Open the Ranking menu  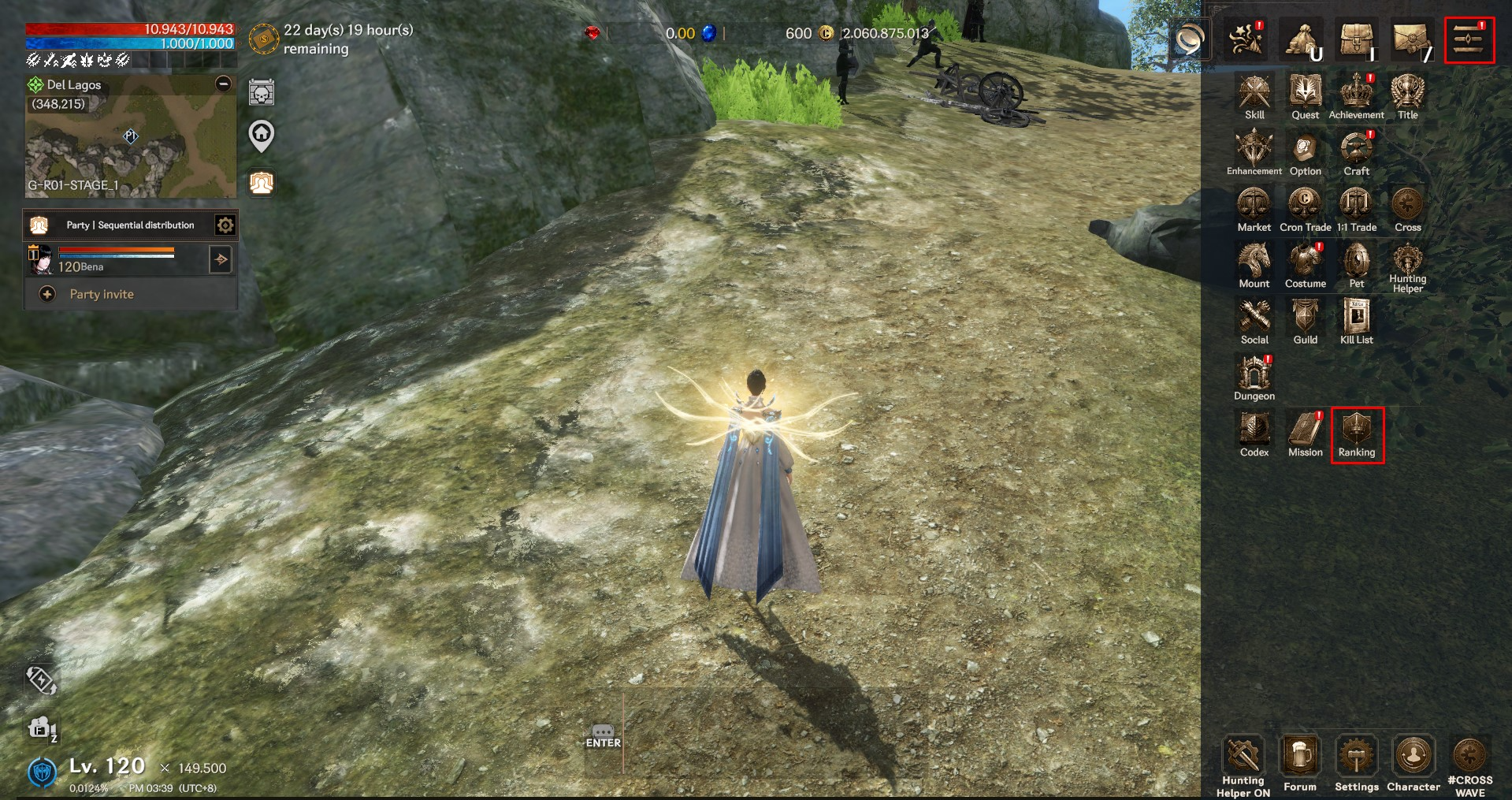coord(1357,434)
